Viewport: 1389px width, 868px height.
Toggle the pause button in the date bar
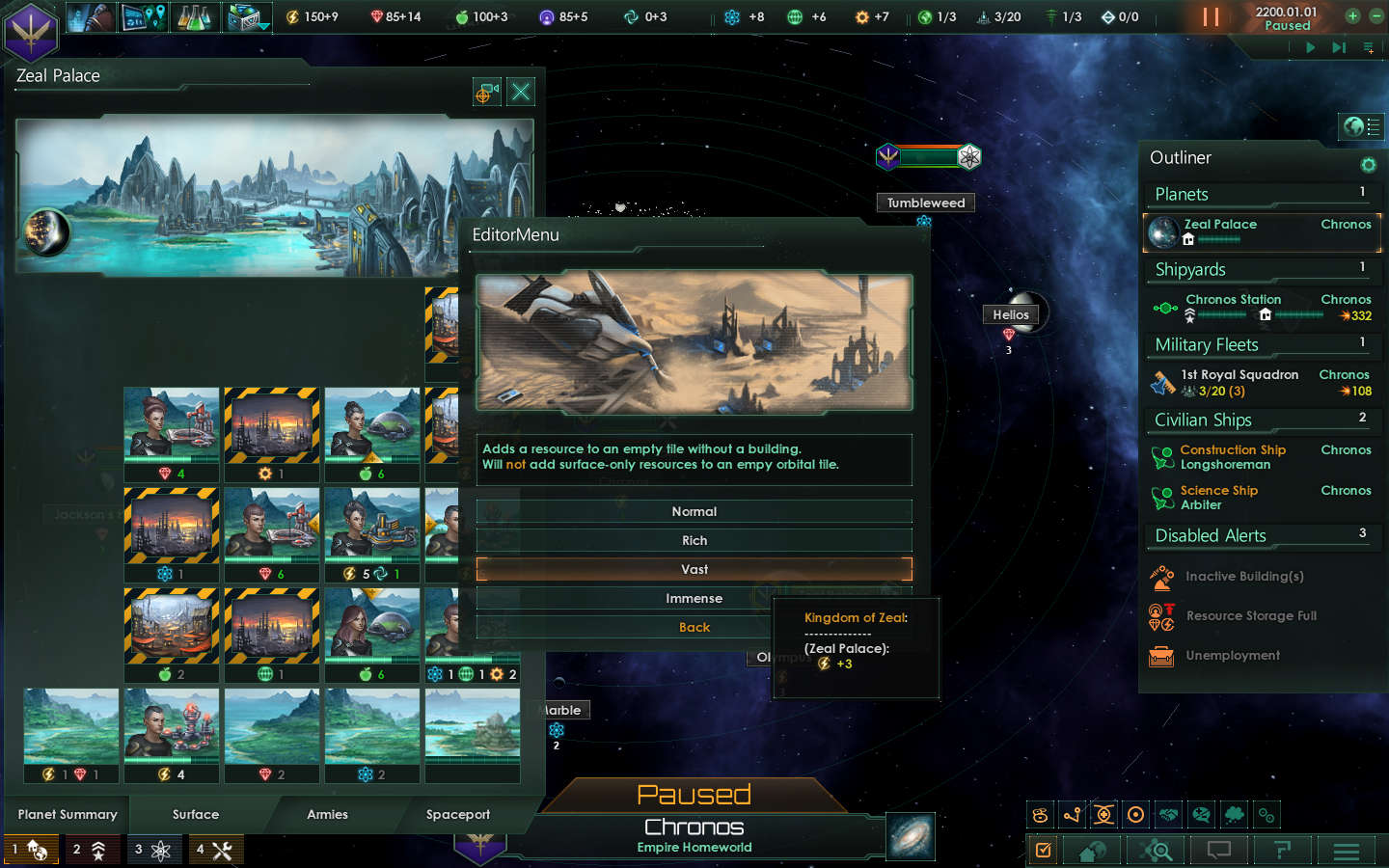1212,16
